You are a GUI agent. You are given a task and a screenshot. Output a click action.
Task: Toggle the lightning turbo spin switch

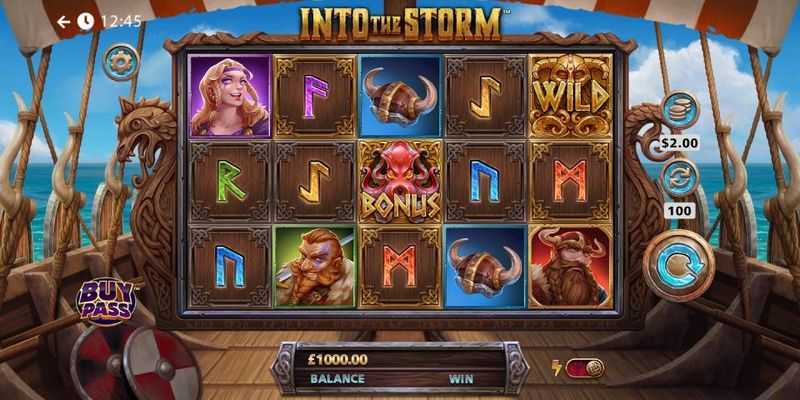[x=583, y=368]
